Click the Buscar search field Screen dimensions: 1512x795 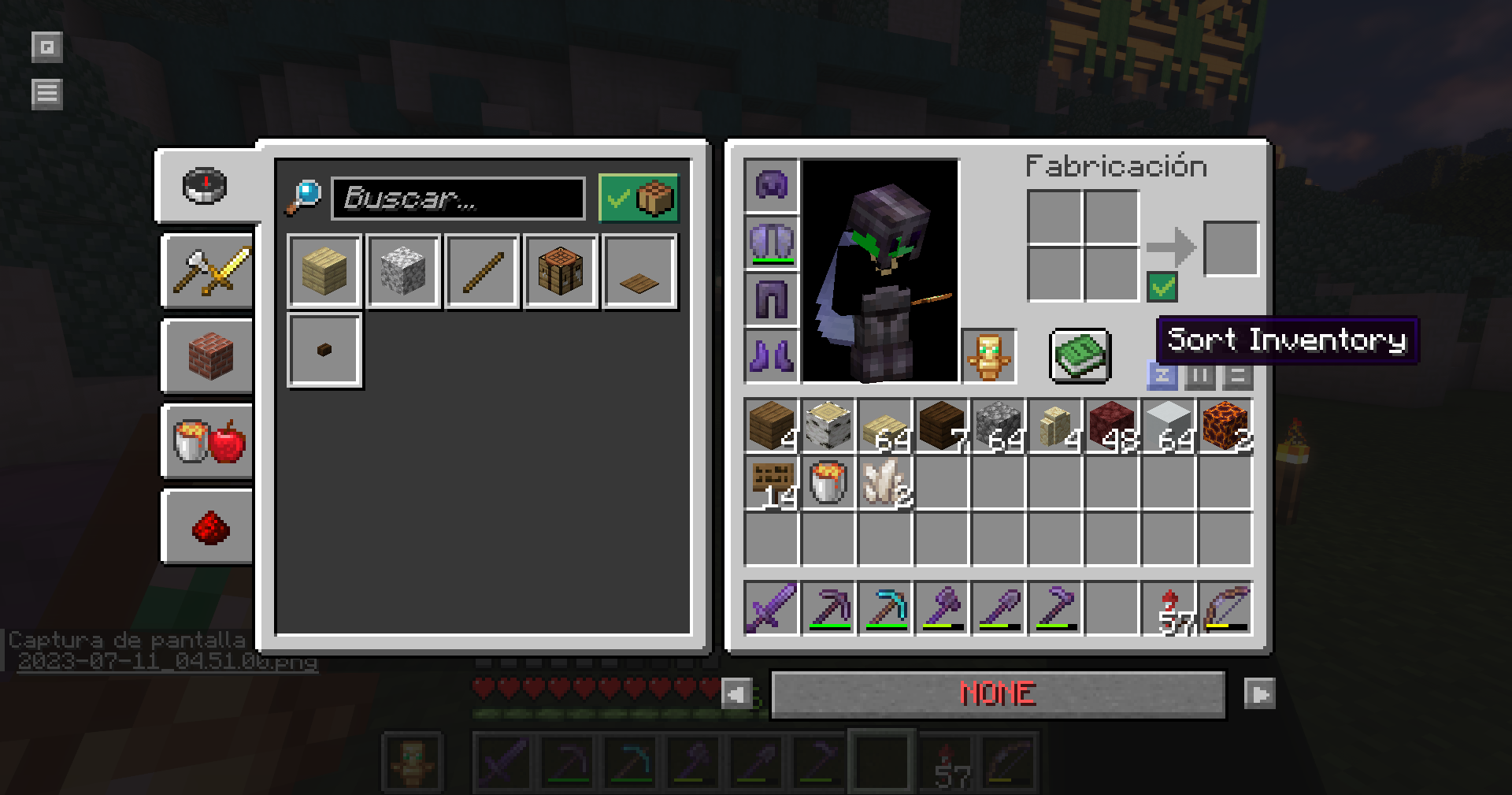pos(458,198)
